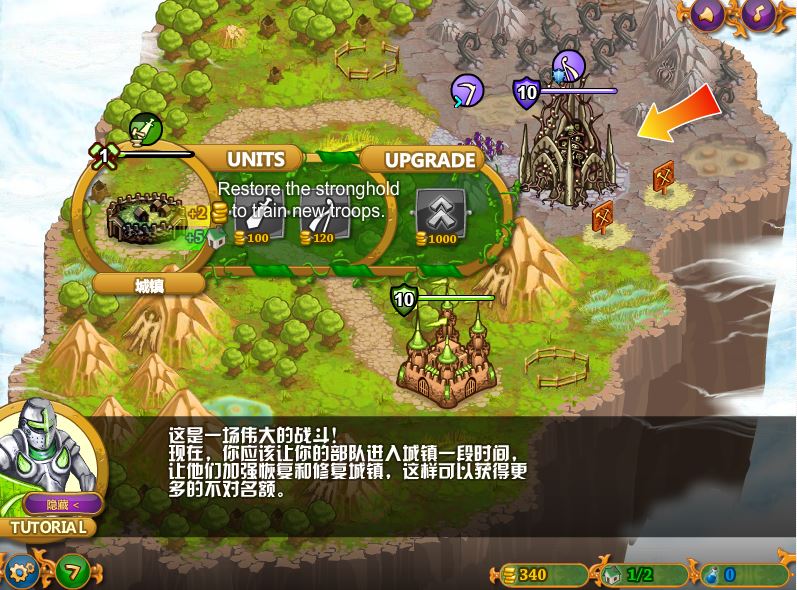Click the purple bow marker above enemy tower

point(568,67)
